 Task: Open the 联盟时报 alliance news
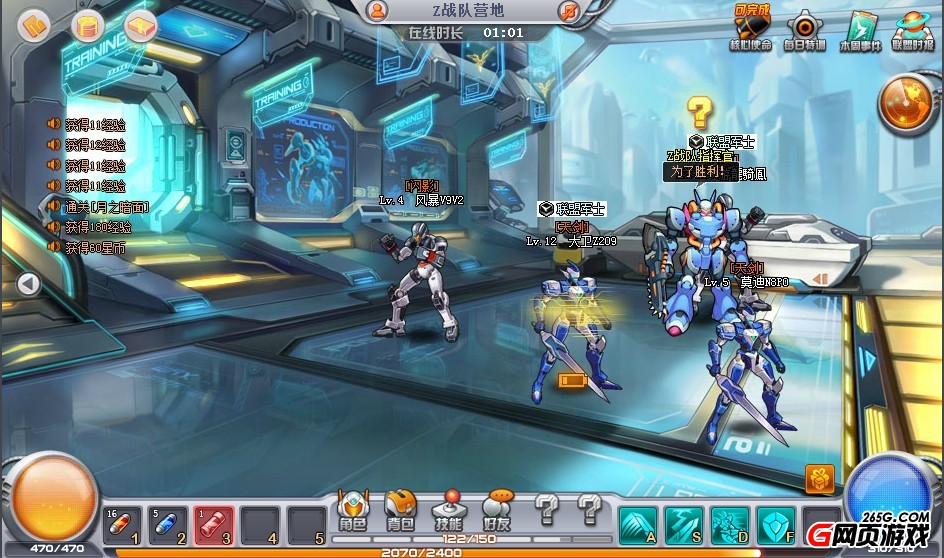(912, 31)
